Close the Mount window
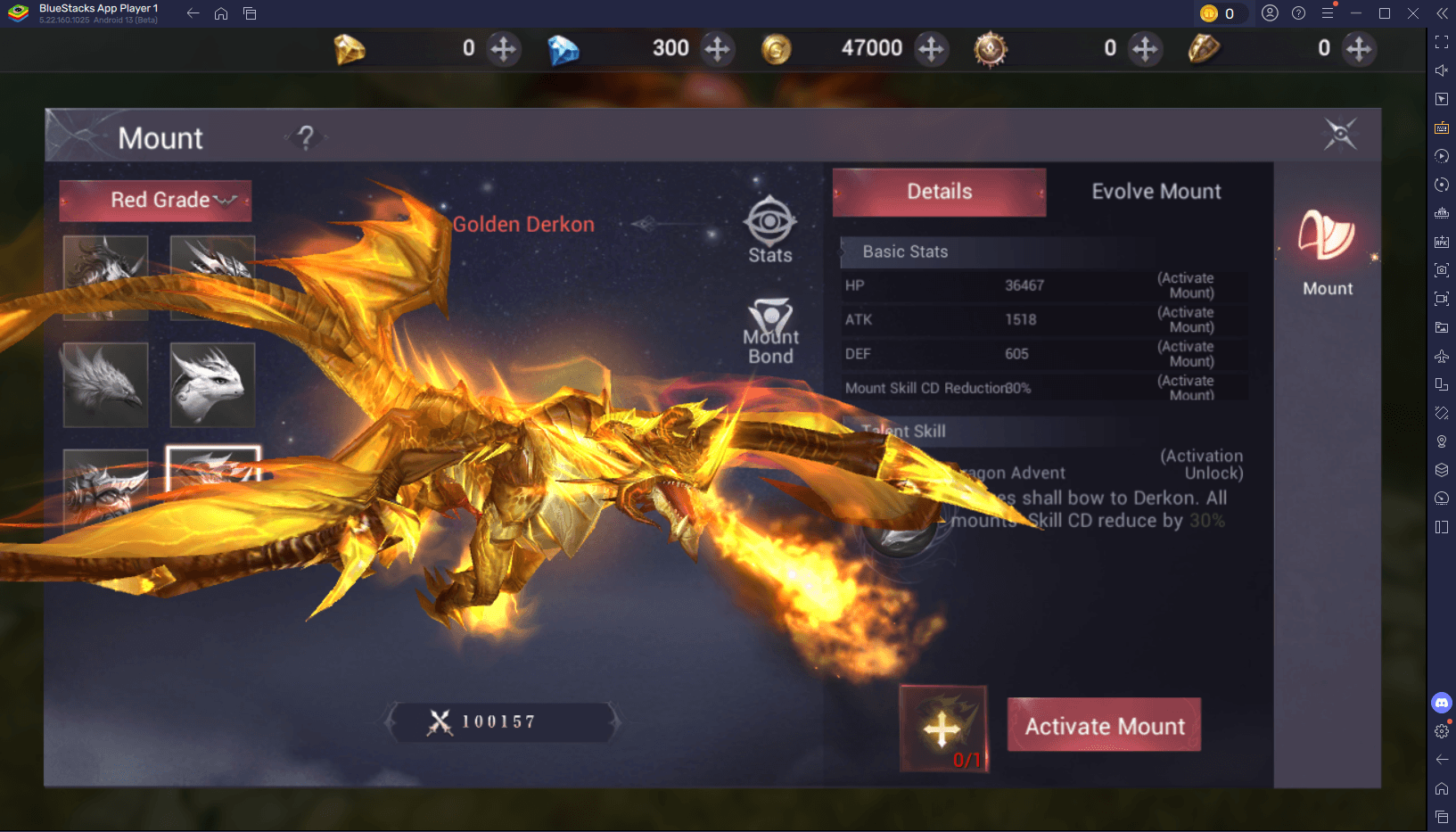 click(1339, 135)
